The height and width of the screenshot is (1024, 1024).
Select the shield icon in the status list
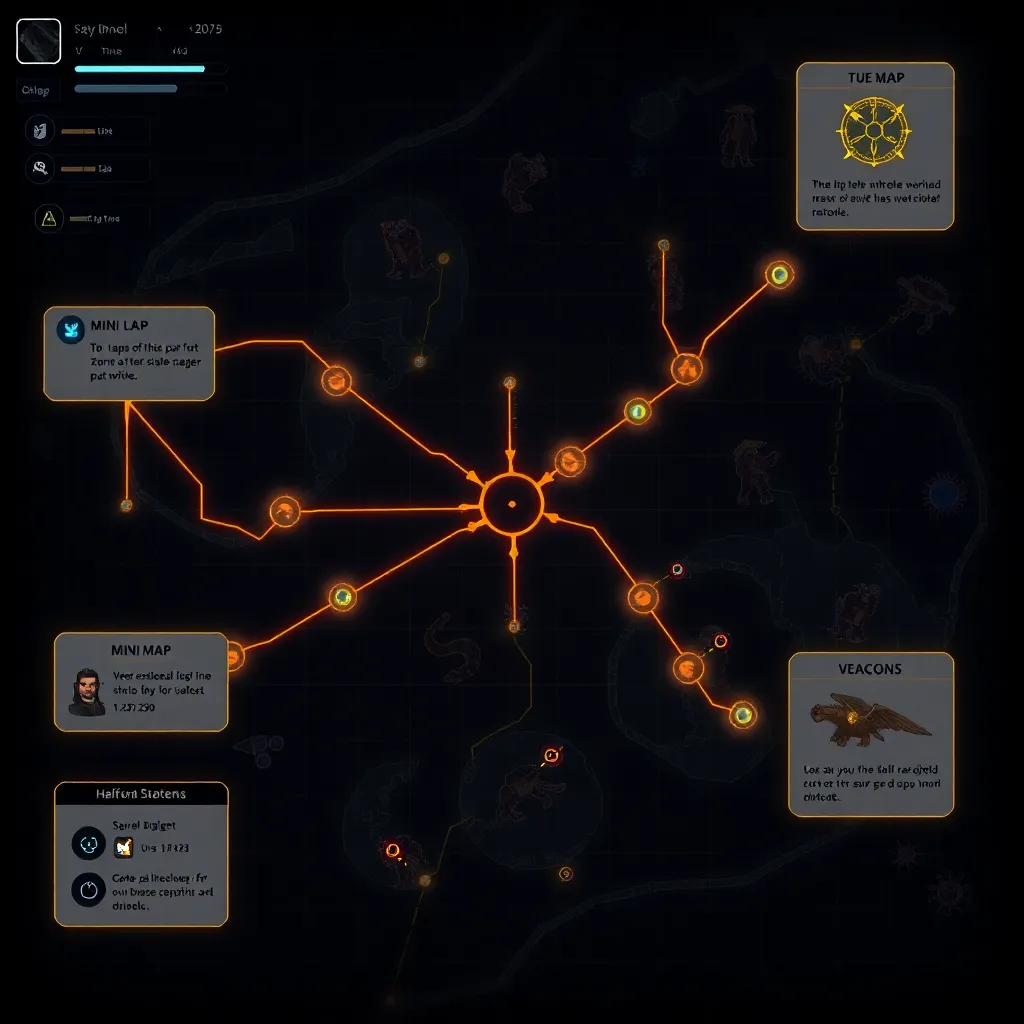(x=39, y=130)
